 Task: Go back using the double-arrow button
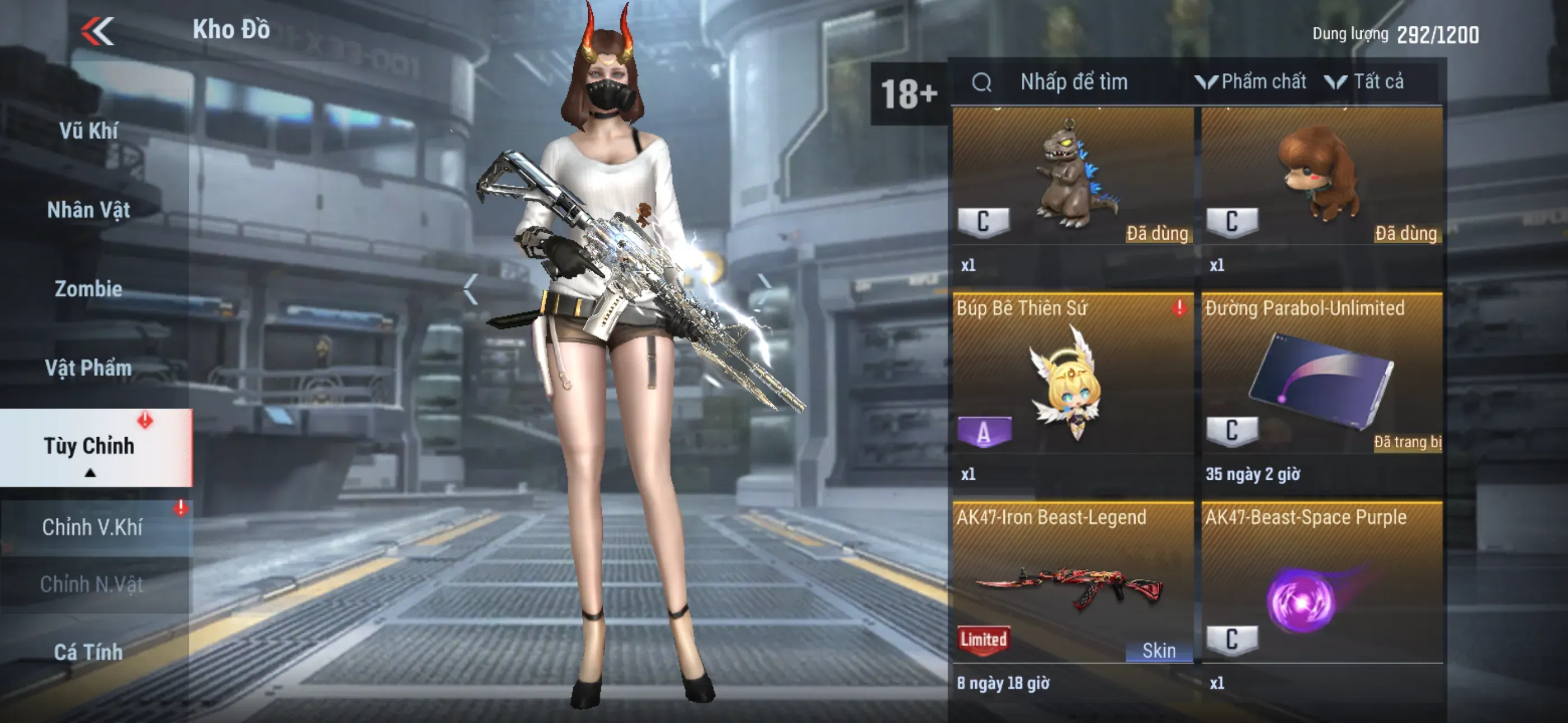[98, 30]
